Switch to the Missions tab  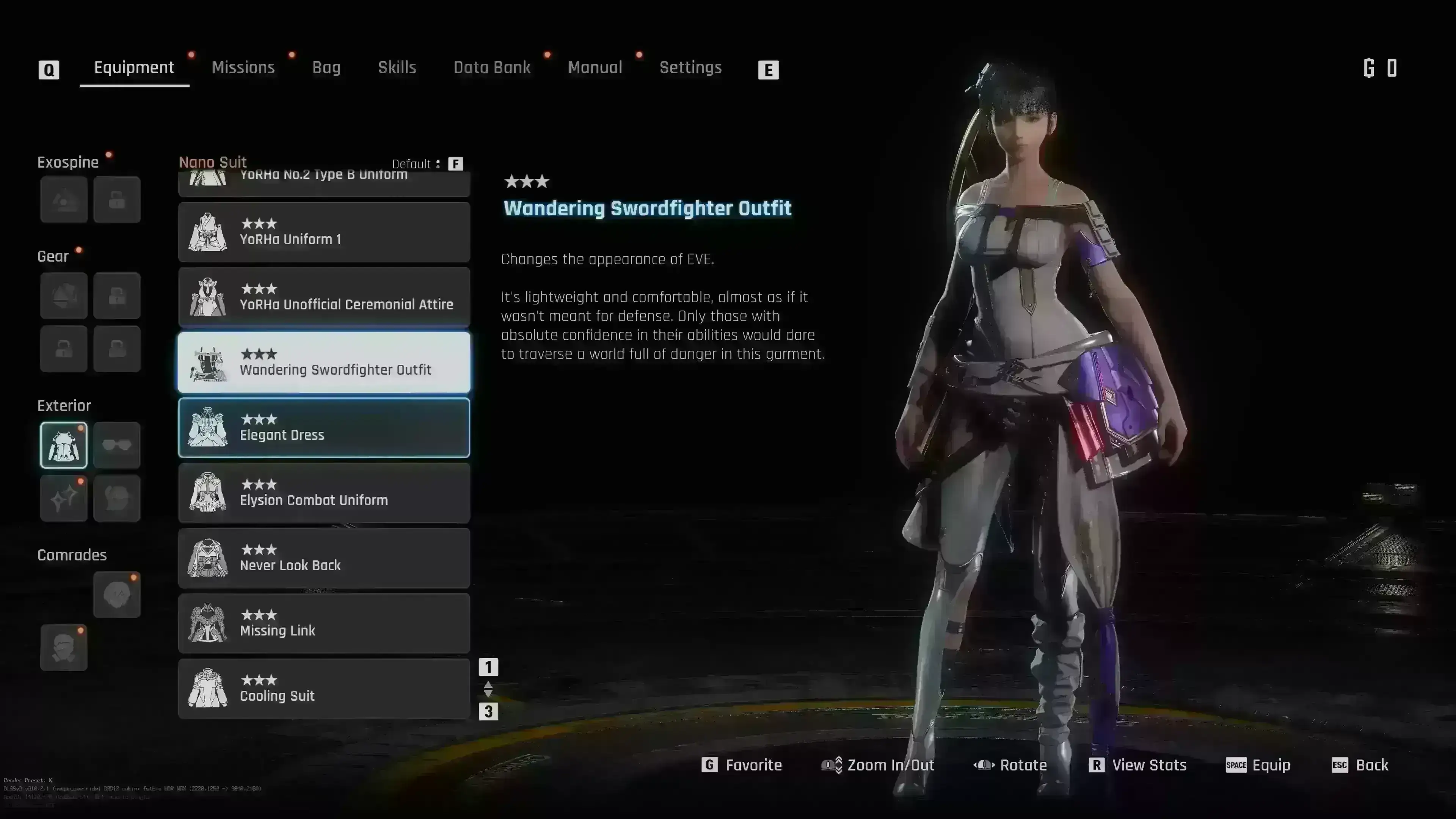243,68
